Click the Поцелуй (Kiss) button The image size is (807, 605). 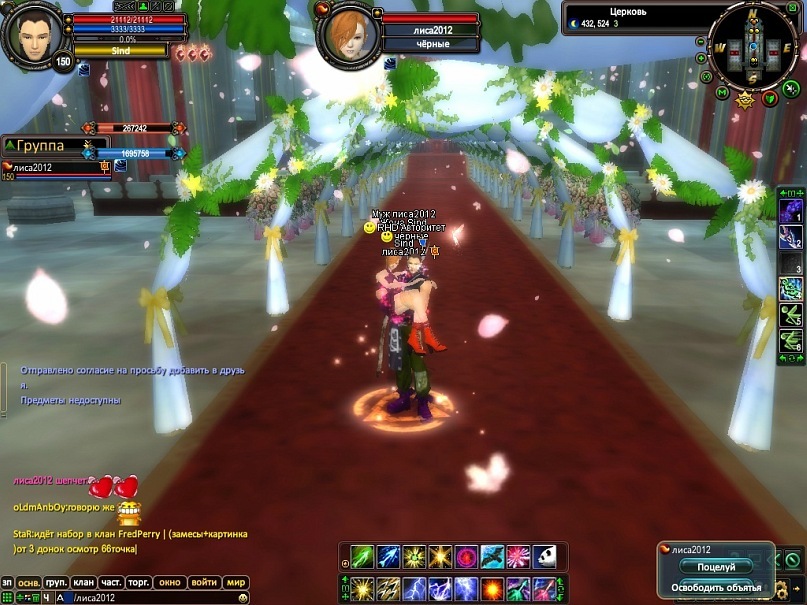coord(716,567)
